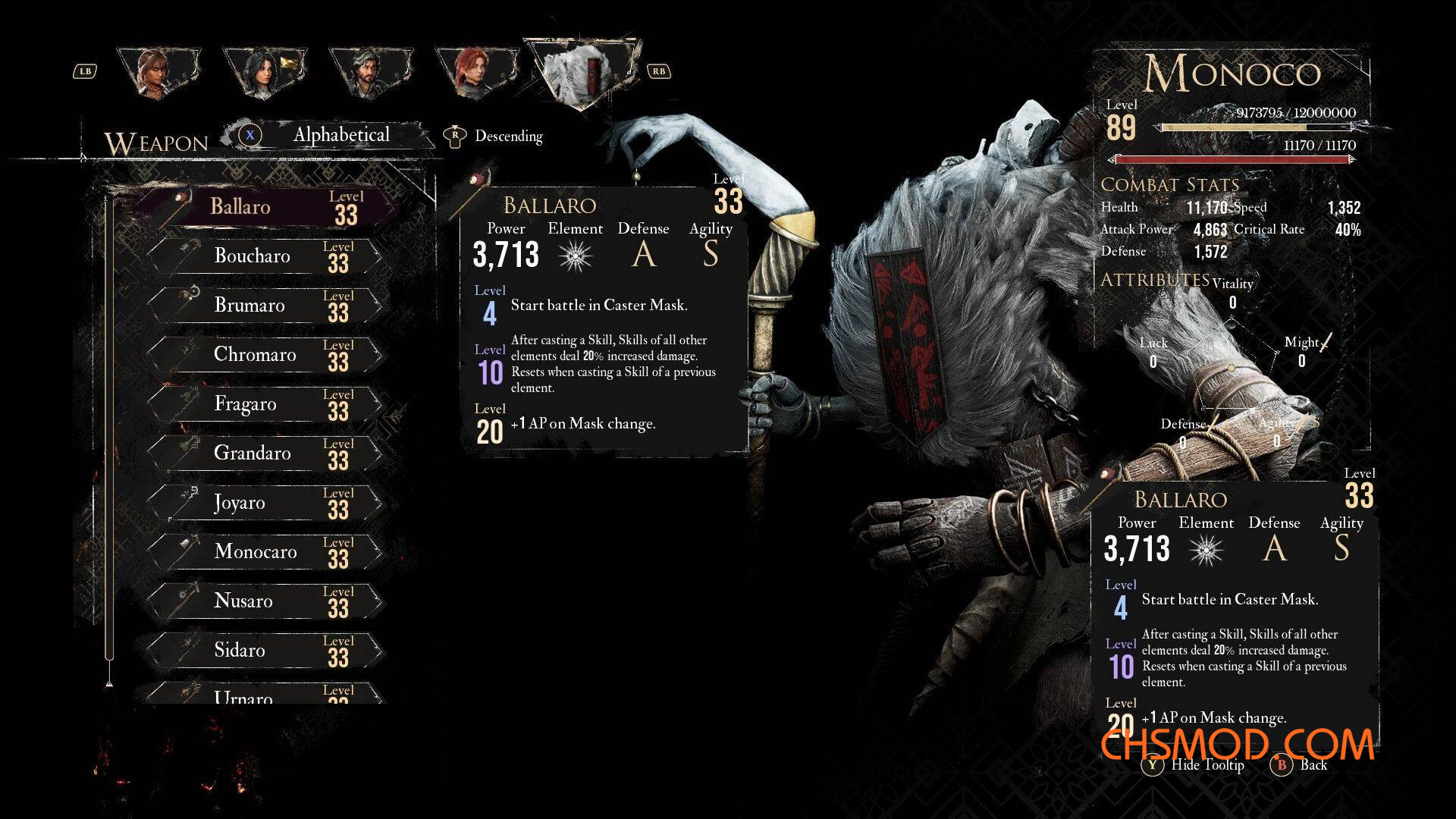This screenshot has width=1456, height=819.
Task: Select Monoco's white fur portrait tab
Action: 584,71
